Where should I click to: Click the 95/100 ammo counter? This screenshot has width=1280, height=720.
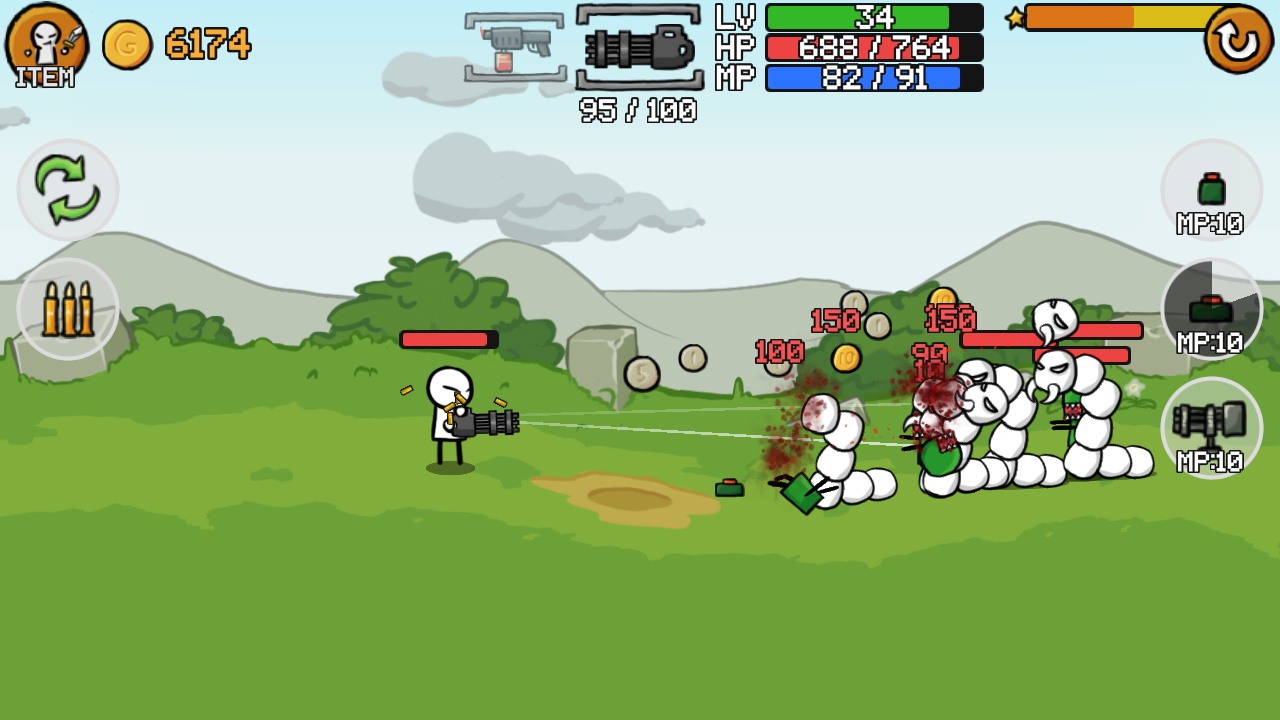(637, 112)
